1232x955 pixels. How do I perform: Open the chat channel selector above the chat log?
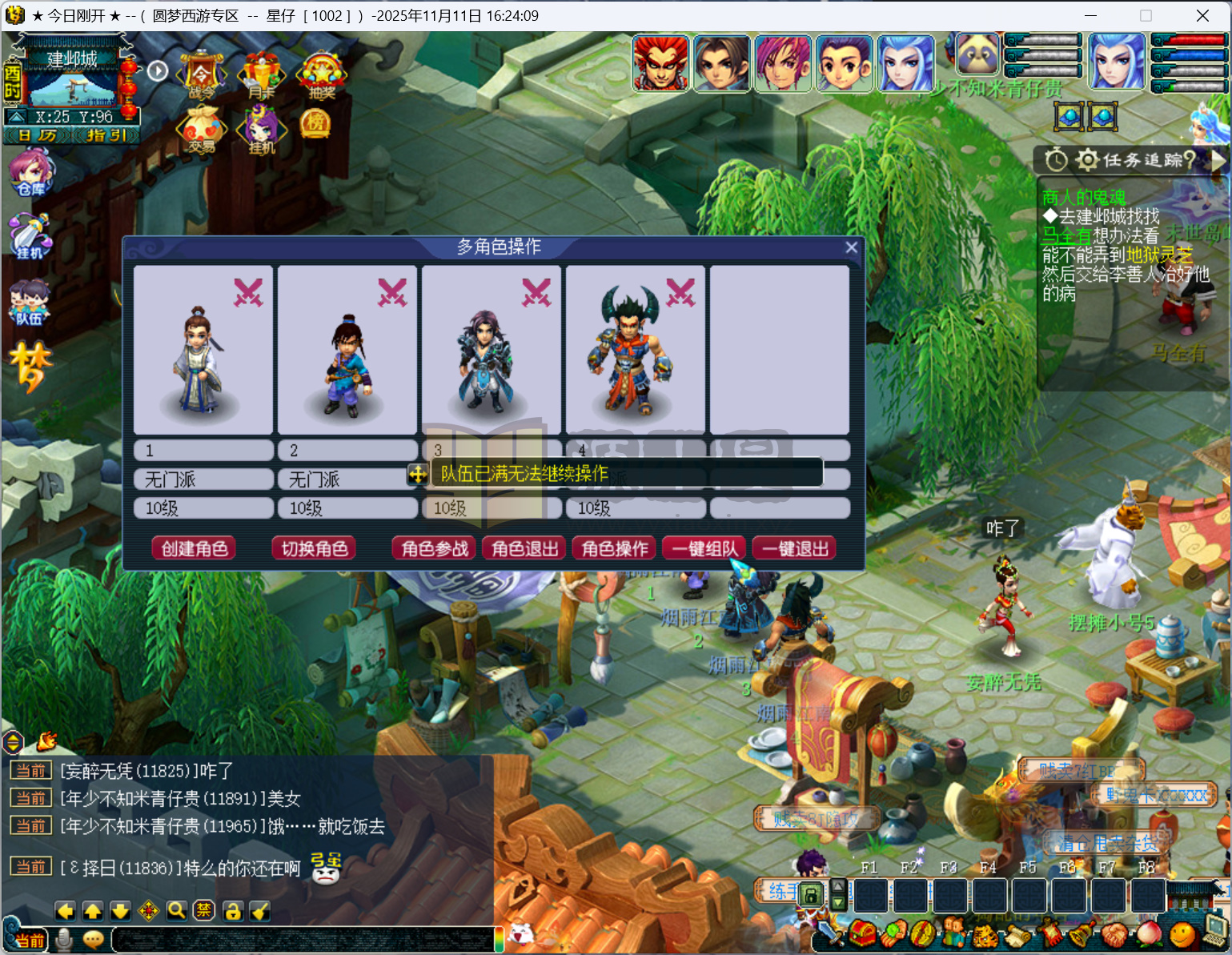[x=13, y=743]
